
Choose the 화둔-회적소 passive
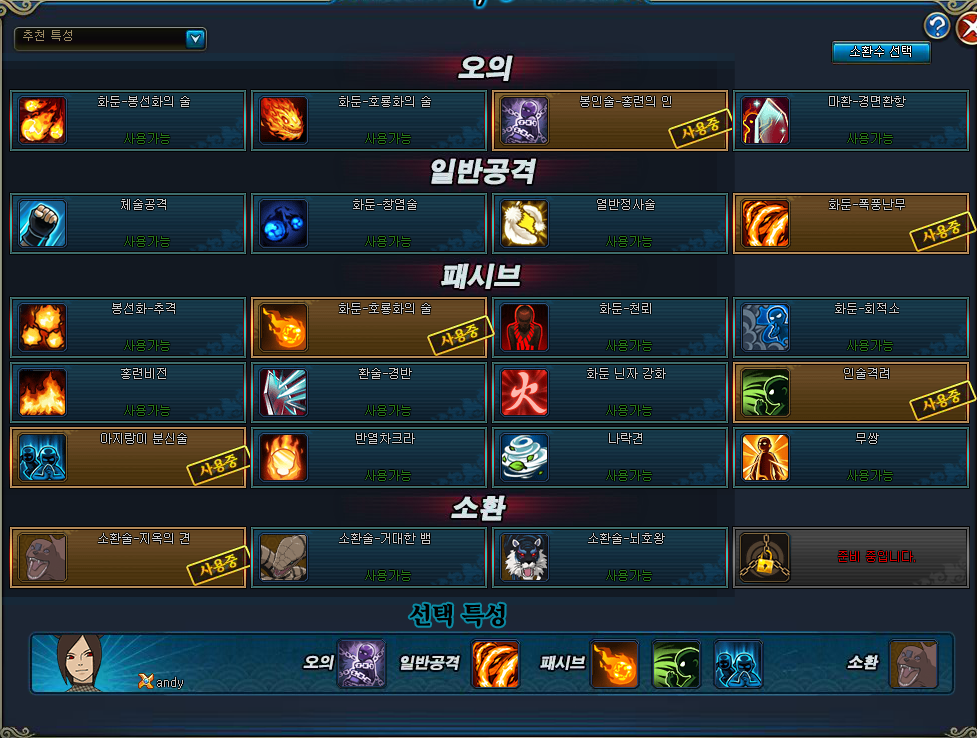coord(851,327)
